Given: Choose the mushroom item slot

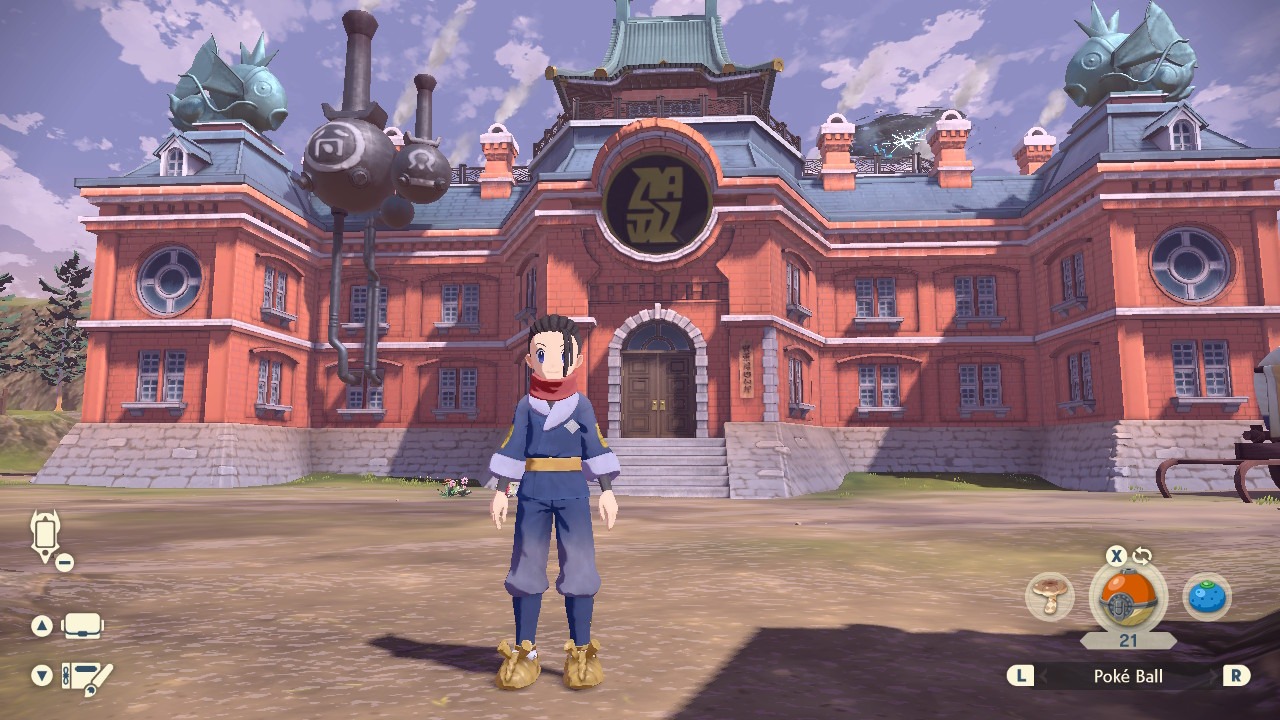Looking at the screenshot, I should click(x=1050, y=597).
